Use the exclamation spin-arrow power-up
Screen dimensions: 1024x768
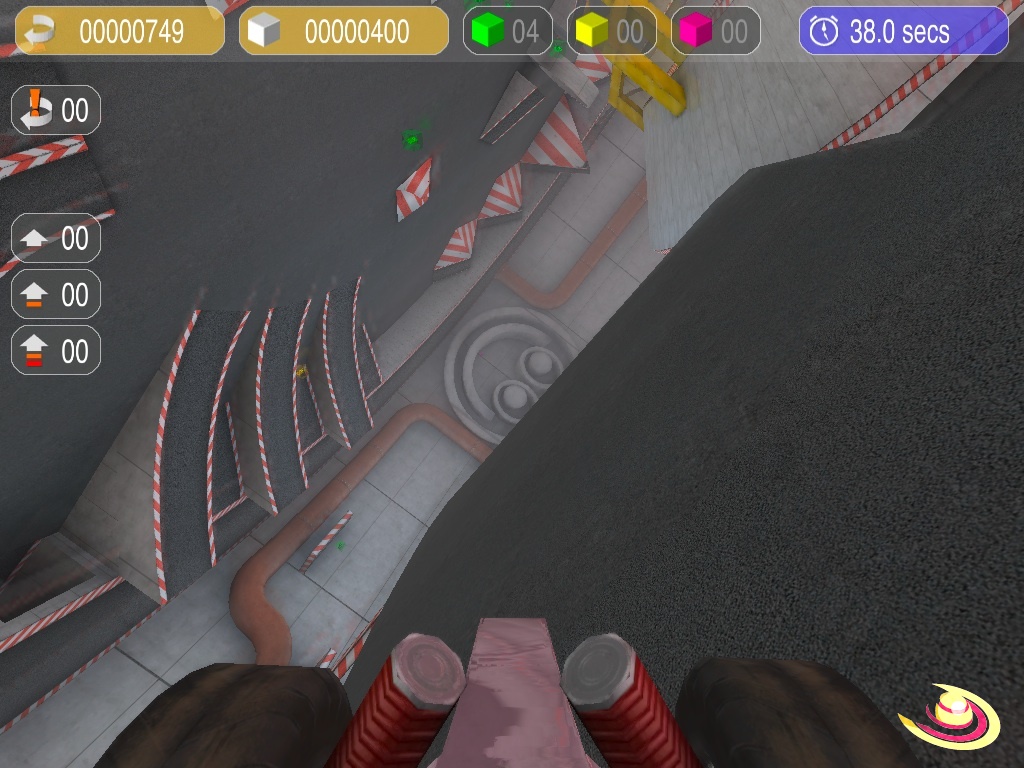click(x=56, y=110)
